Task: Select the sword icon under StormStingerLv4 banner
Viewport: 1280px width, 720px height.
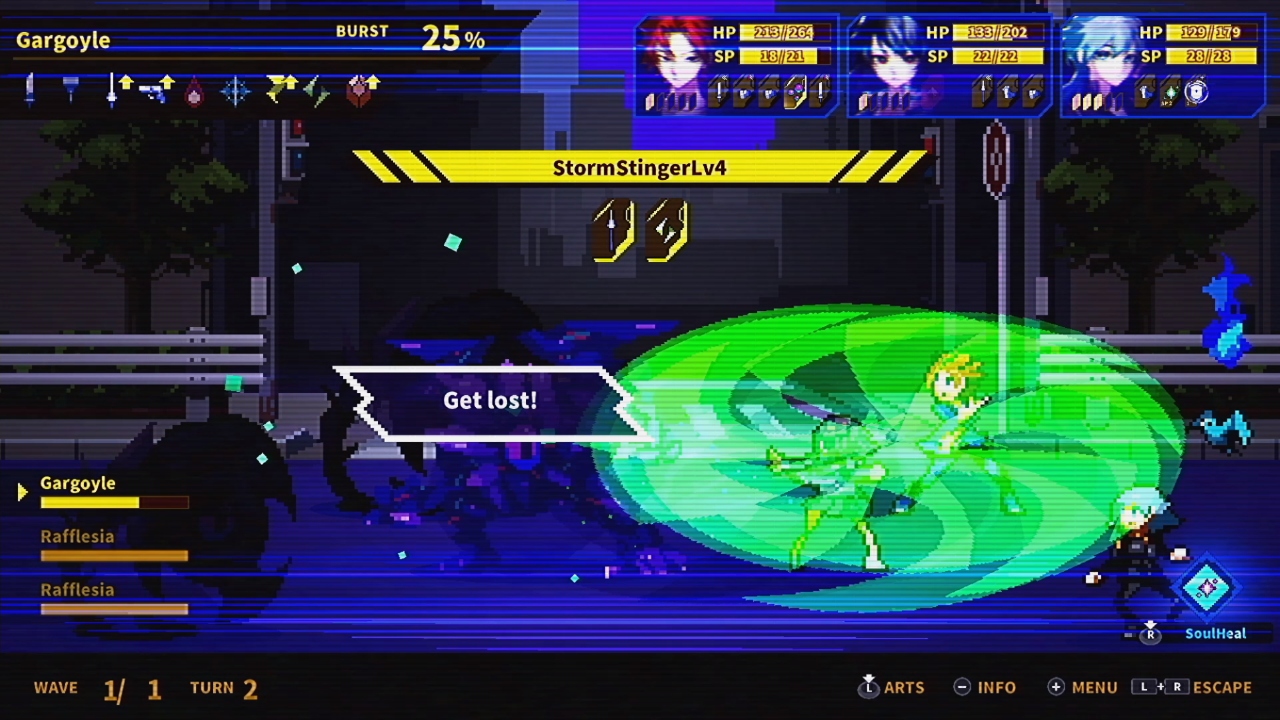Action: [x=613, y=227]
